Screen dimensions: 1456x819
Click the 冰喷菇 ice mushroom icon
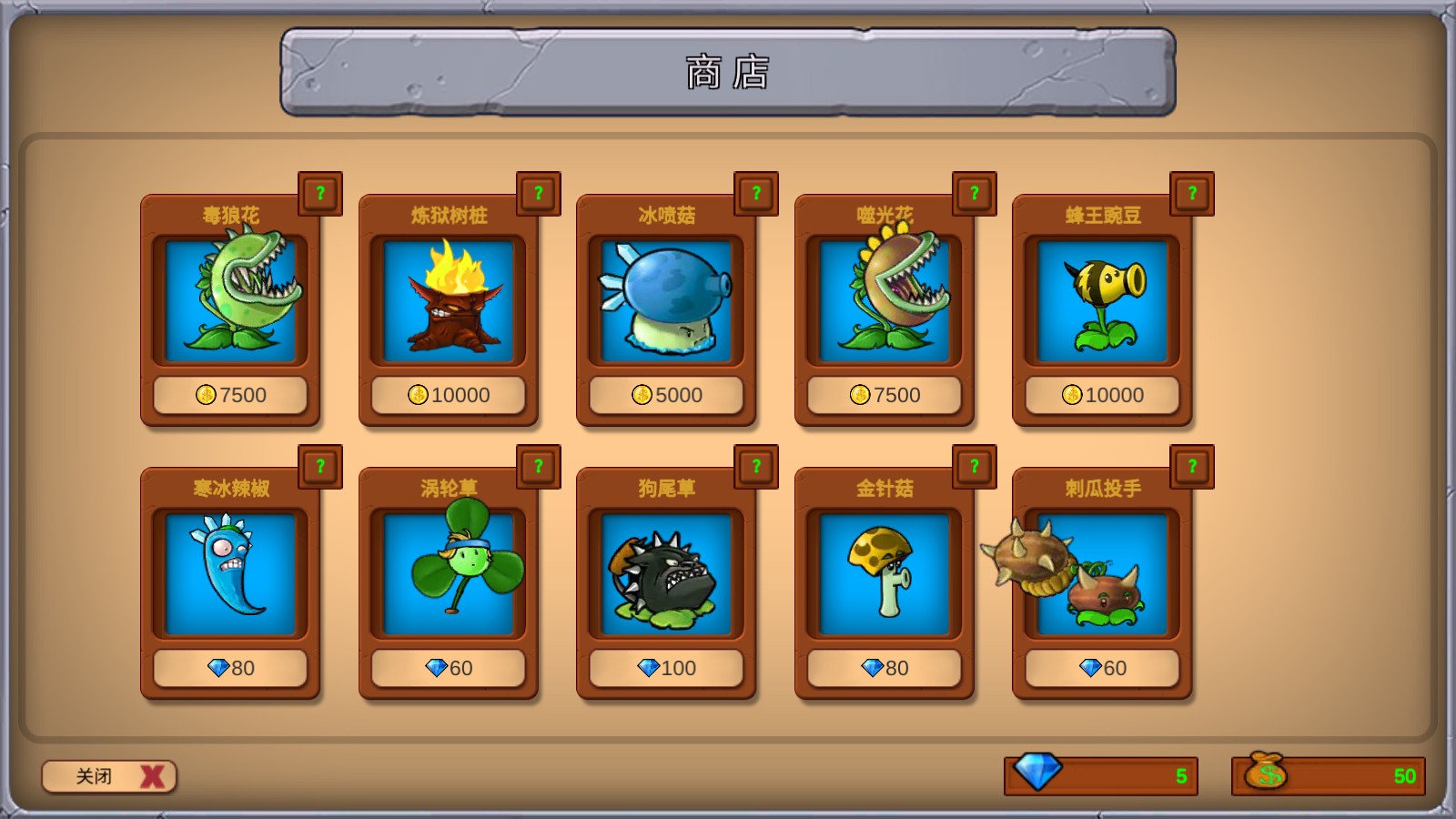point(666,300)
